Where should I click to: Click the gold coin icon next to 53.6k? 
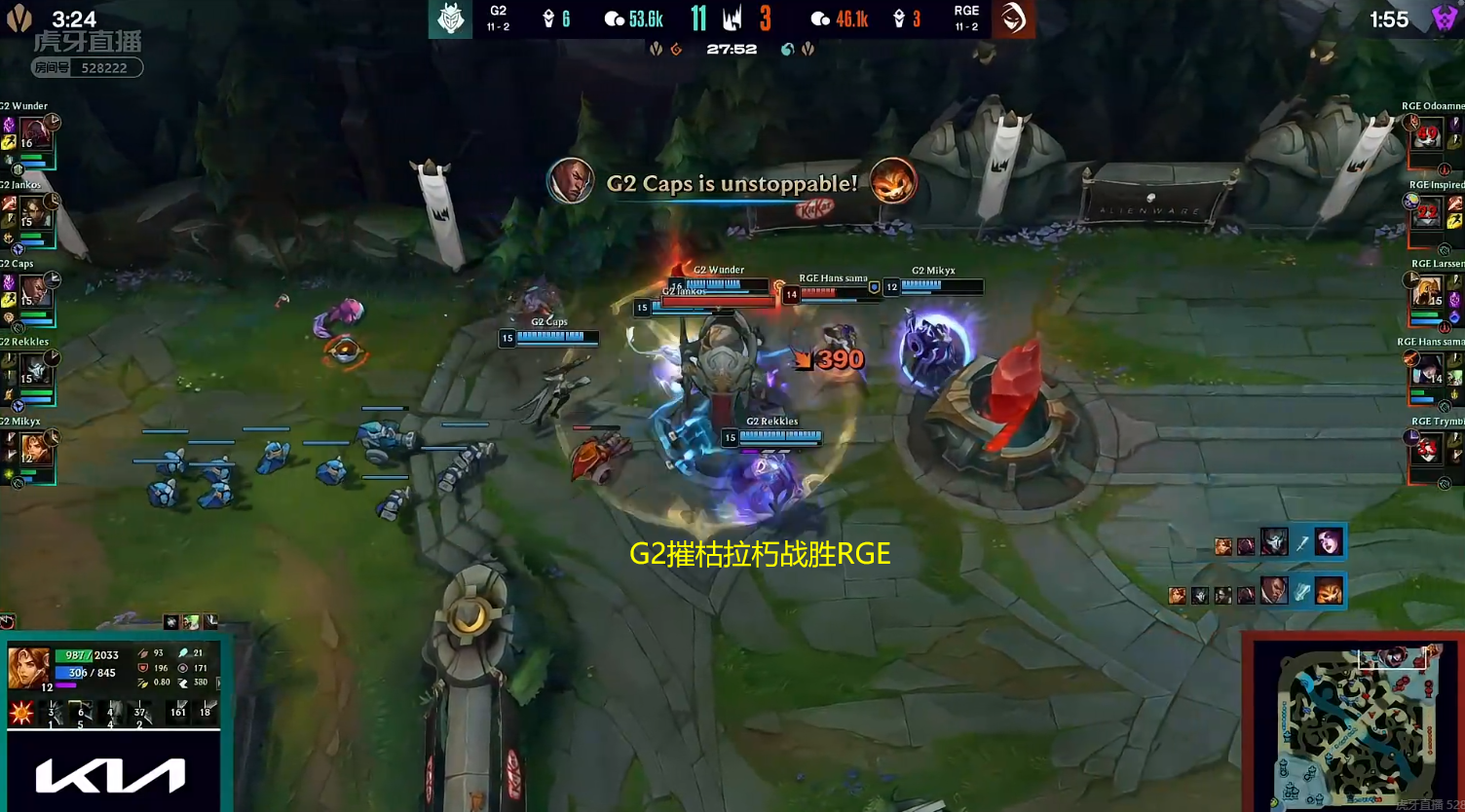[615, 18]
